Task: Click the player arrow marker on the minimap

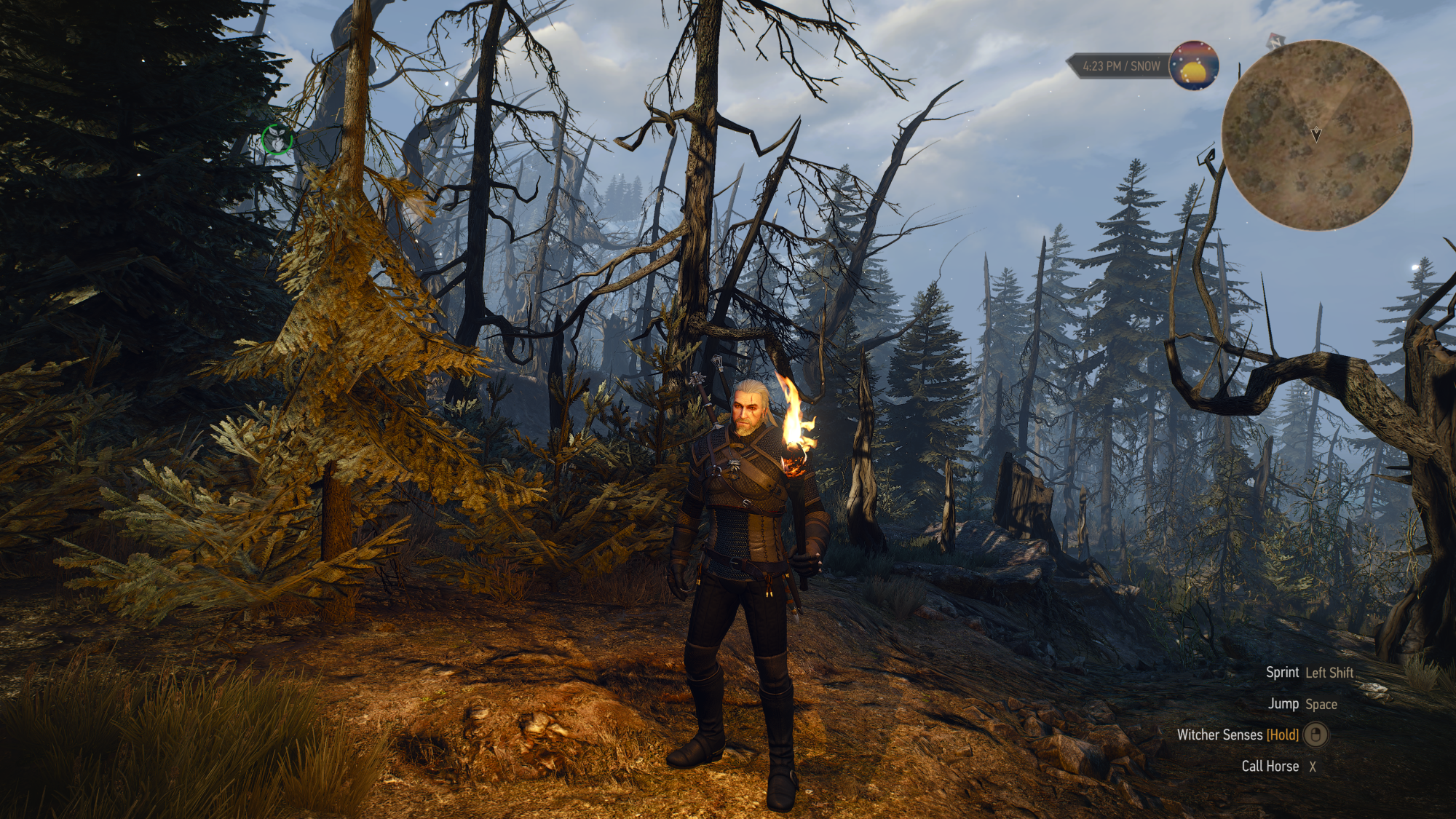Action: 1316,134
